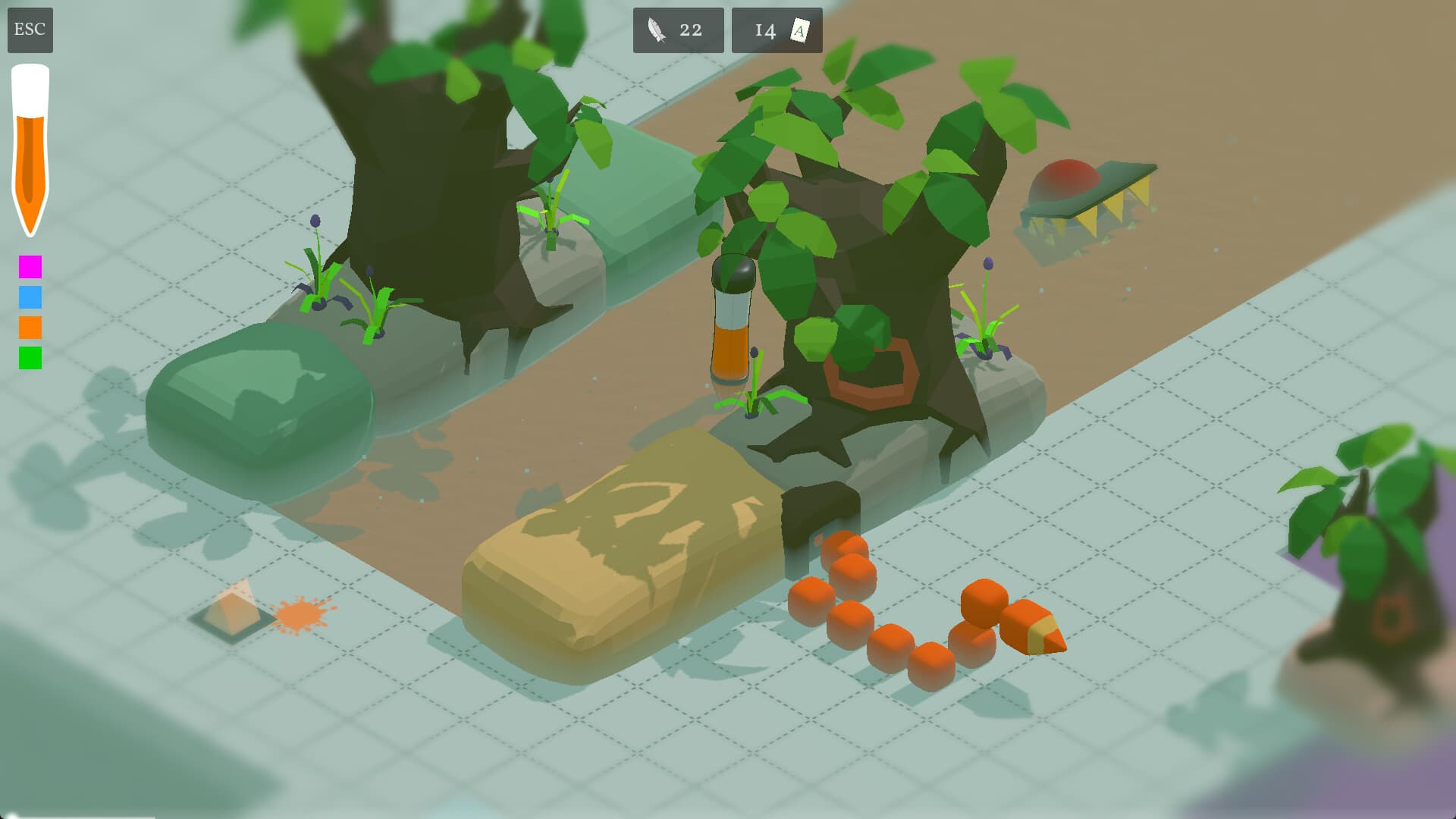1456x819 pixels.
Task: Click the pencil-tip head of the orange snake
Action: 1033,629
